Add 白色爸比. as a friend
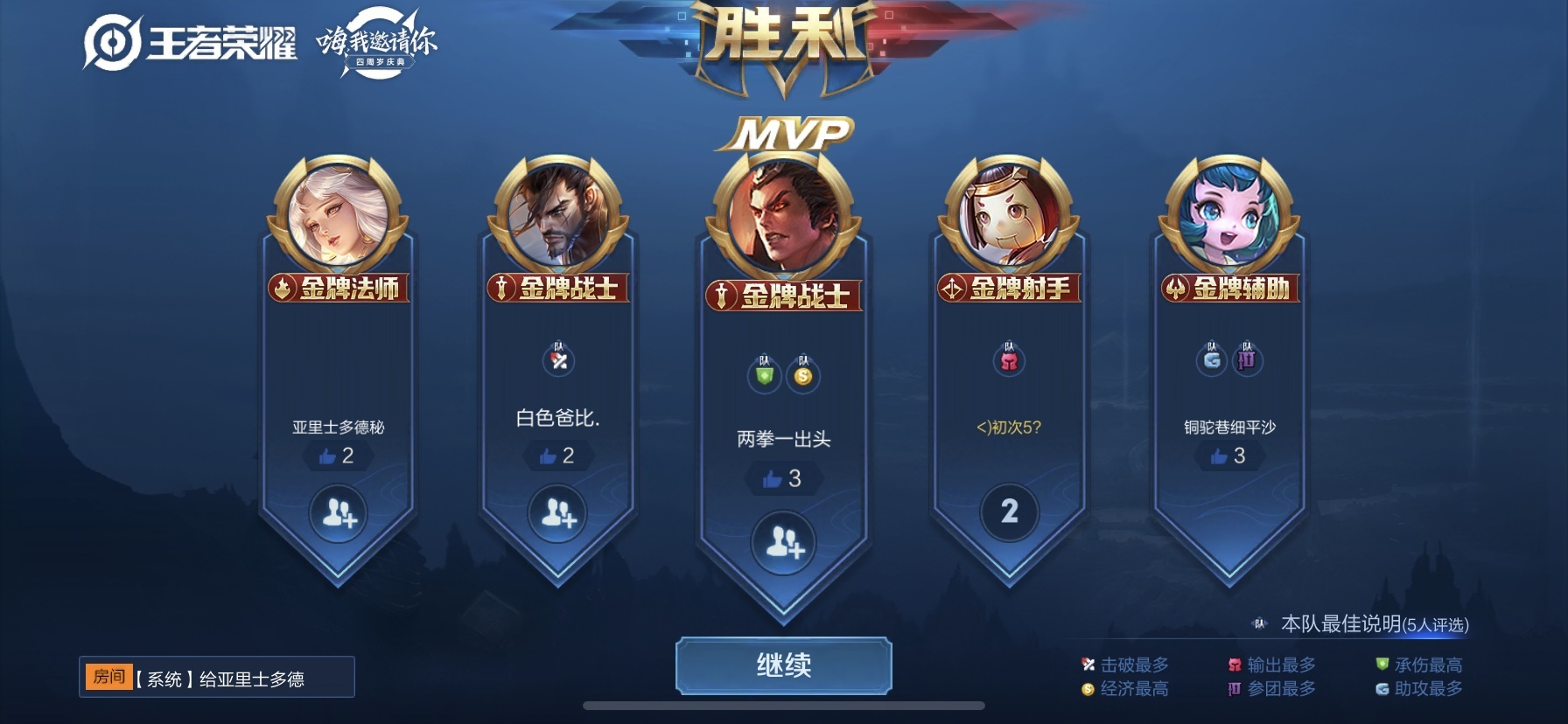Viewport: 1568px width, 724px height. [558, 513]
